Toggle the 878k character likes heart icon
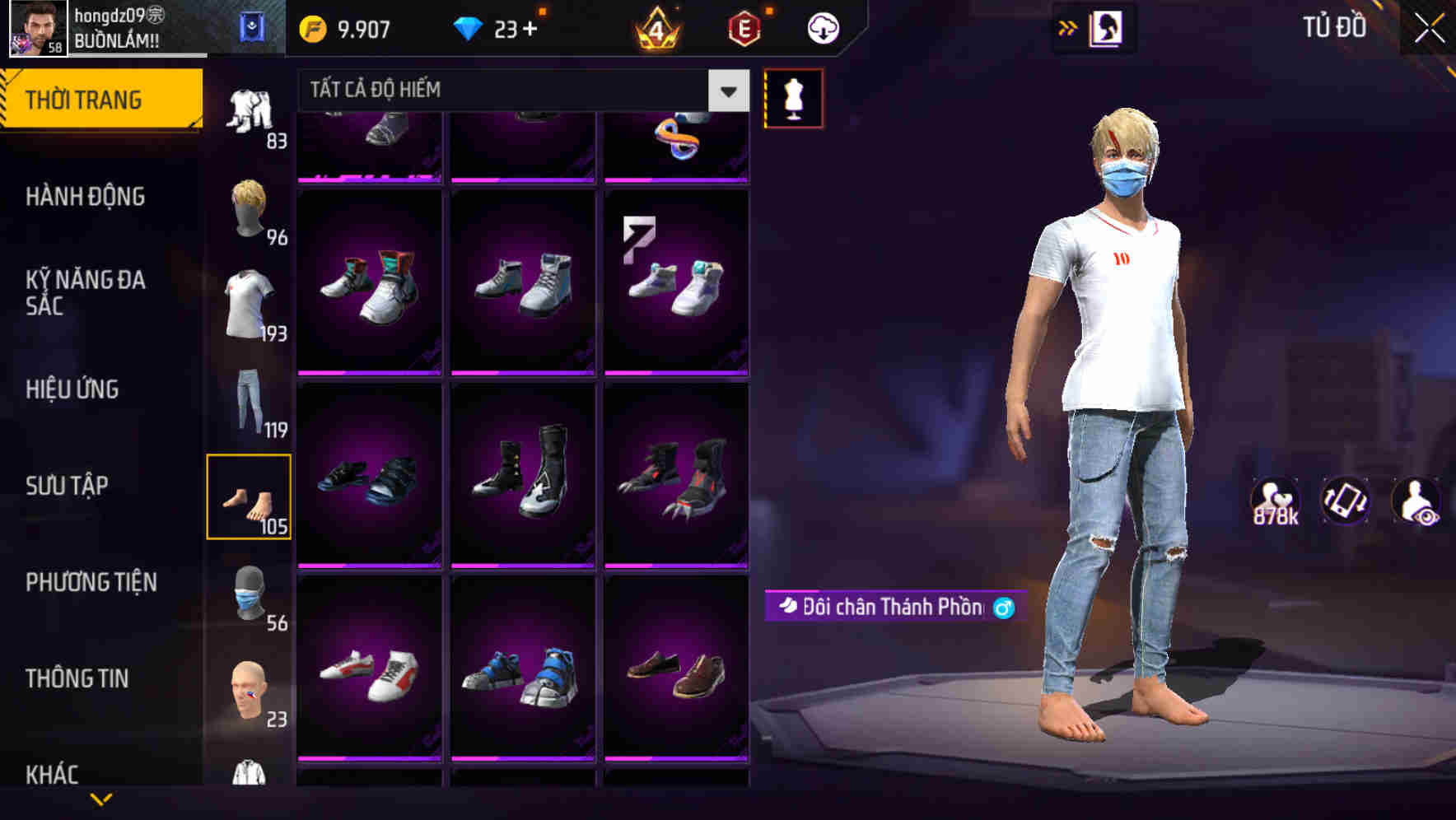This screenshot has width=1456, height=820. click(x=1276, y=501)
